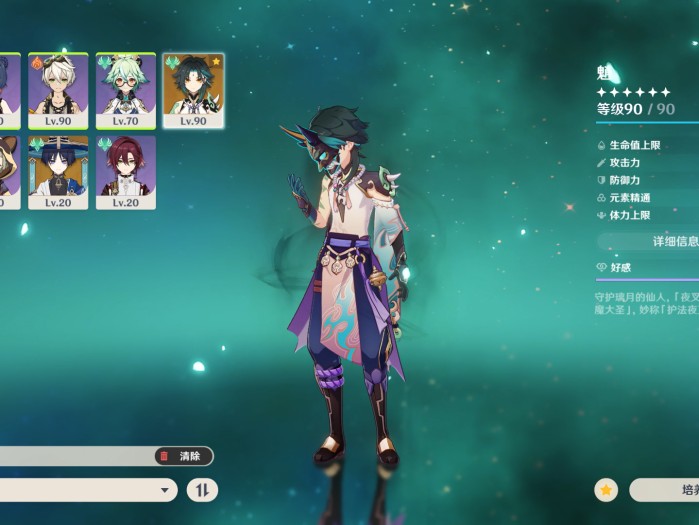Select Bennett's Lv.90 character portrait
The height and width of the screenshot is (525, 699).
58,90
